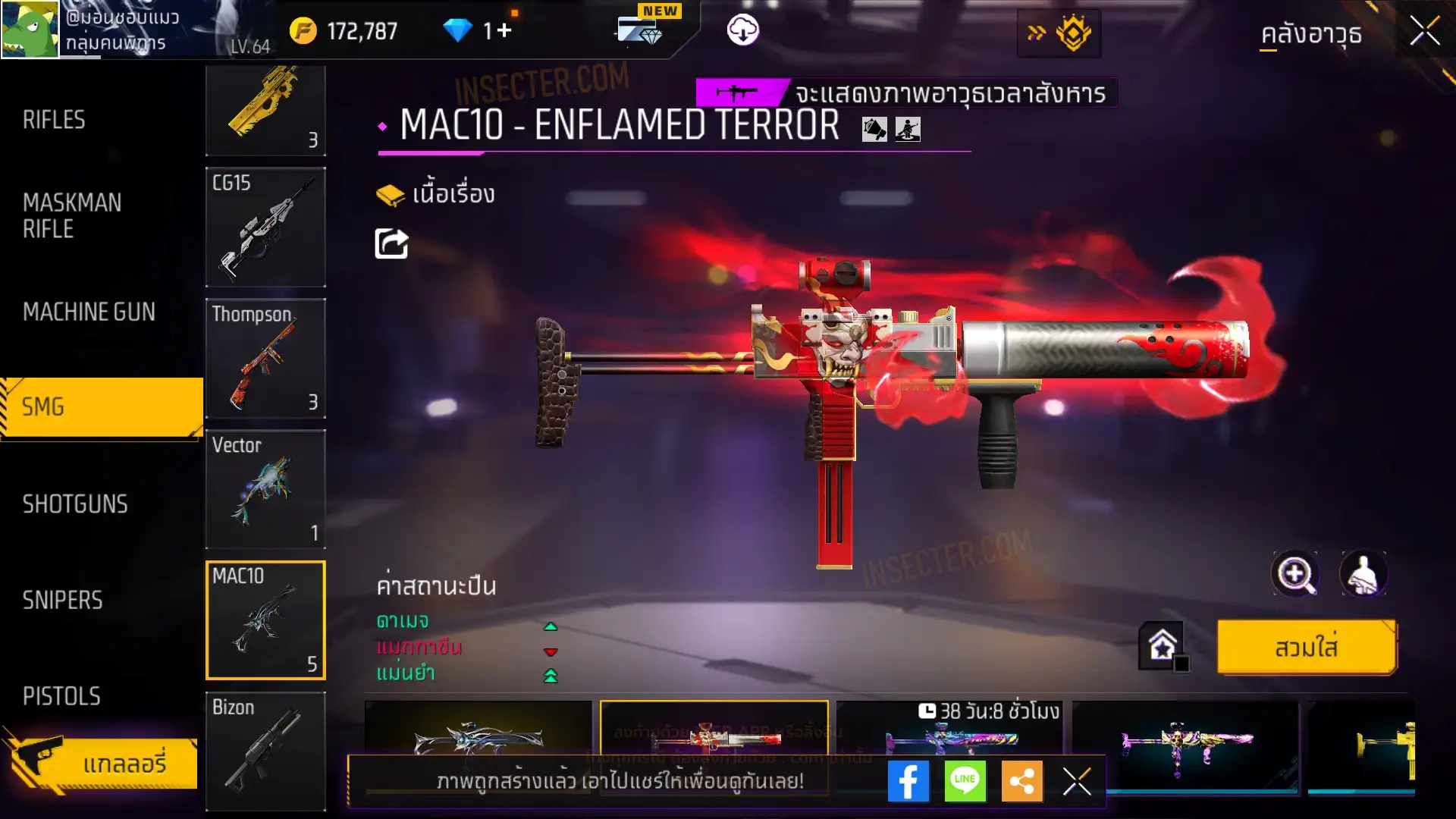
Task: Choose the SHOTGUNS category
Action: click(x=75, y=504)
